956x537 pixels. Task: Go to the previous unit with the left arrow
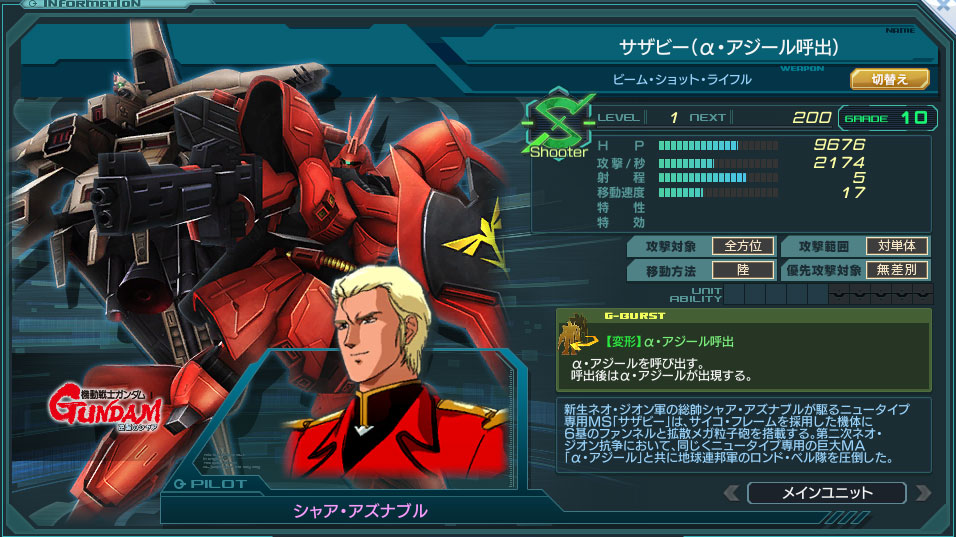732,493
